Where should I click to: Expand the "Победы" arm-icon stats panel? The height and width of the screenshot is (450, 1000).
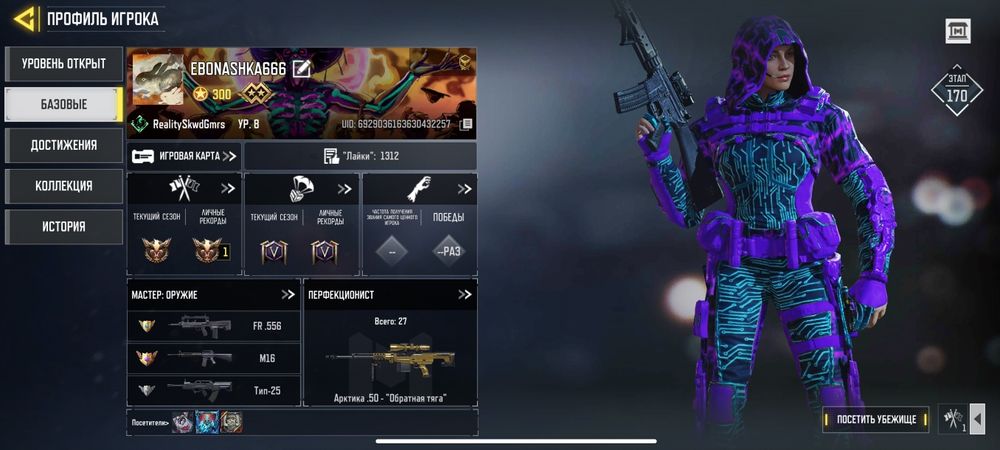tap(464, 188)
